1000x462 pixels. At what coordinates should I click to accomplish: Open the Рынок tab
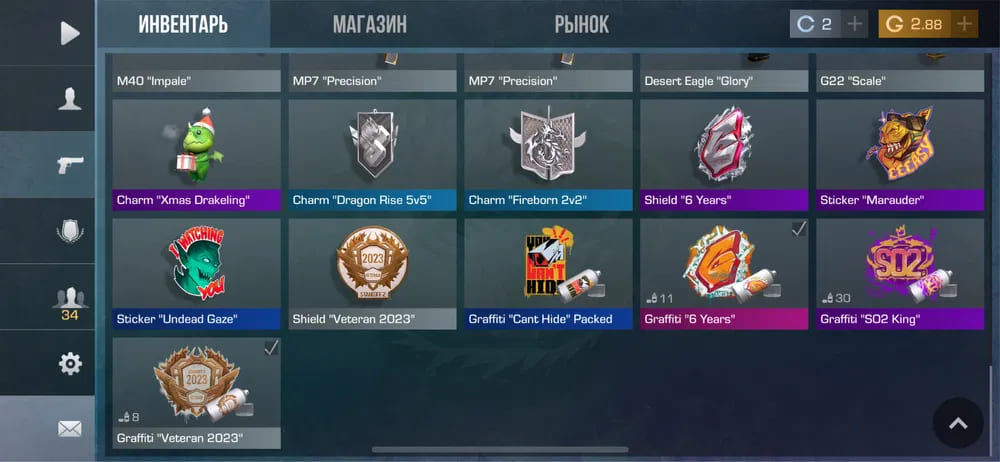click(x=581, y=24)
